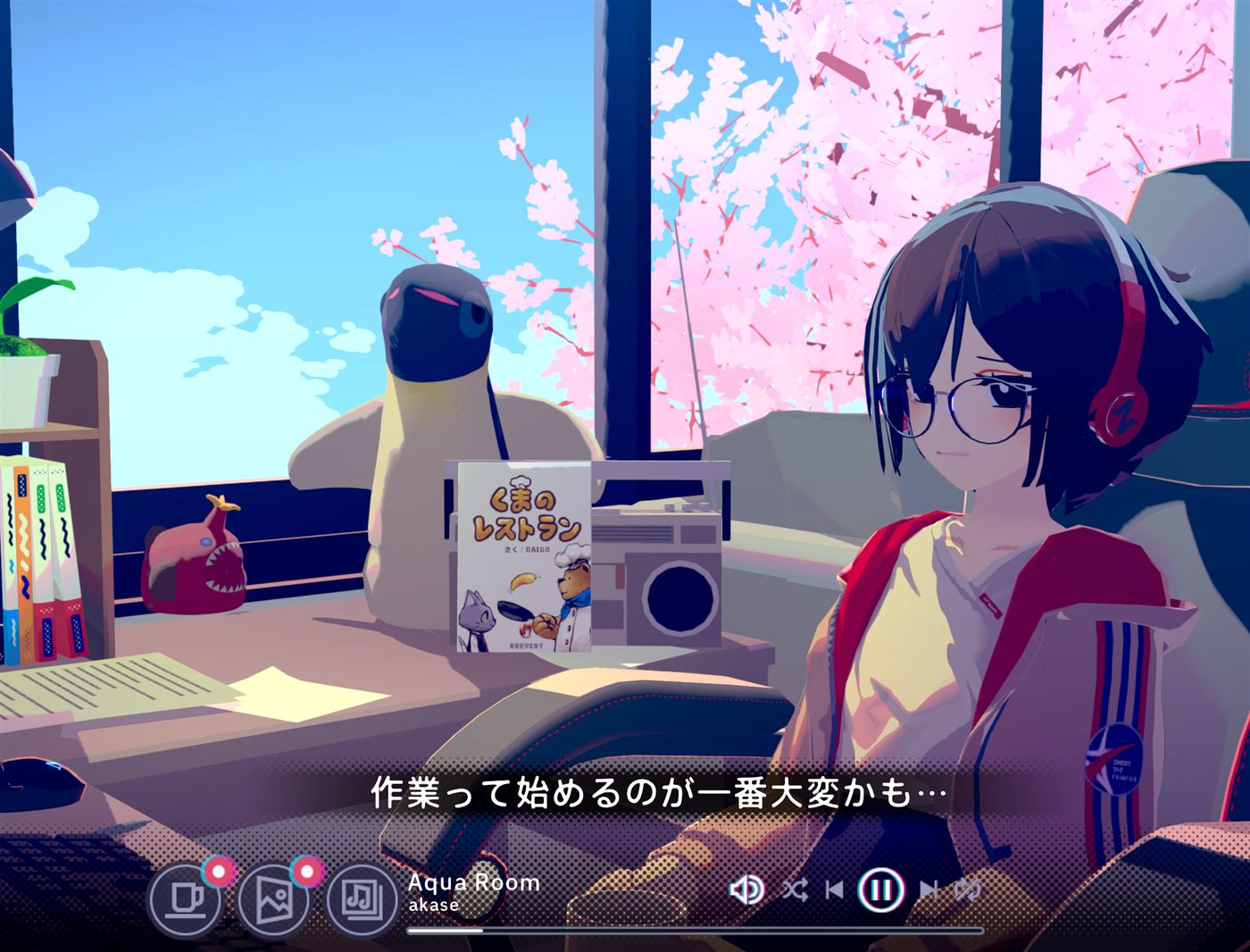Mute the speaker volume button
This screenshot has width=1250, height=952.
click(x=746, y=889)
